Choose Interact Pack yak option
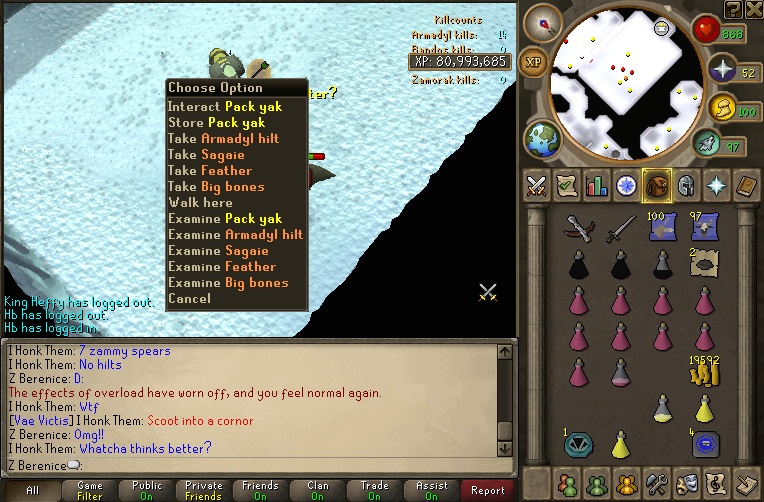Viewport: 764px width, 502px height. pos(224,107)
